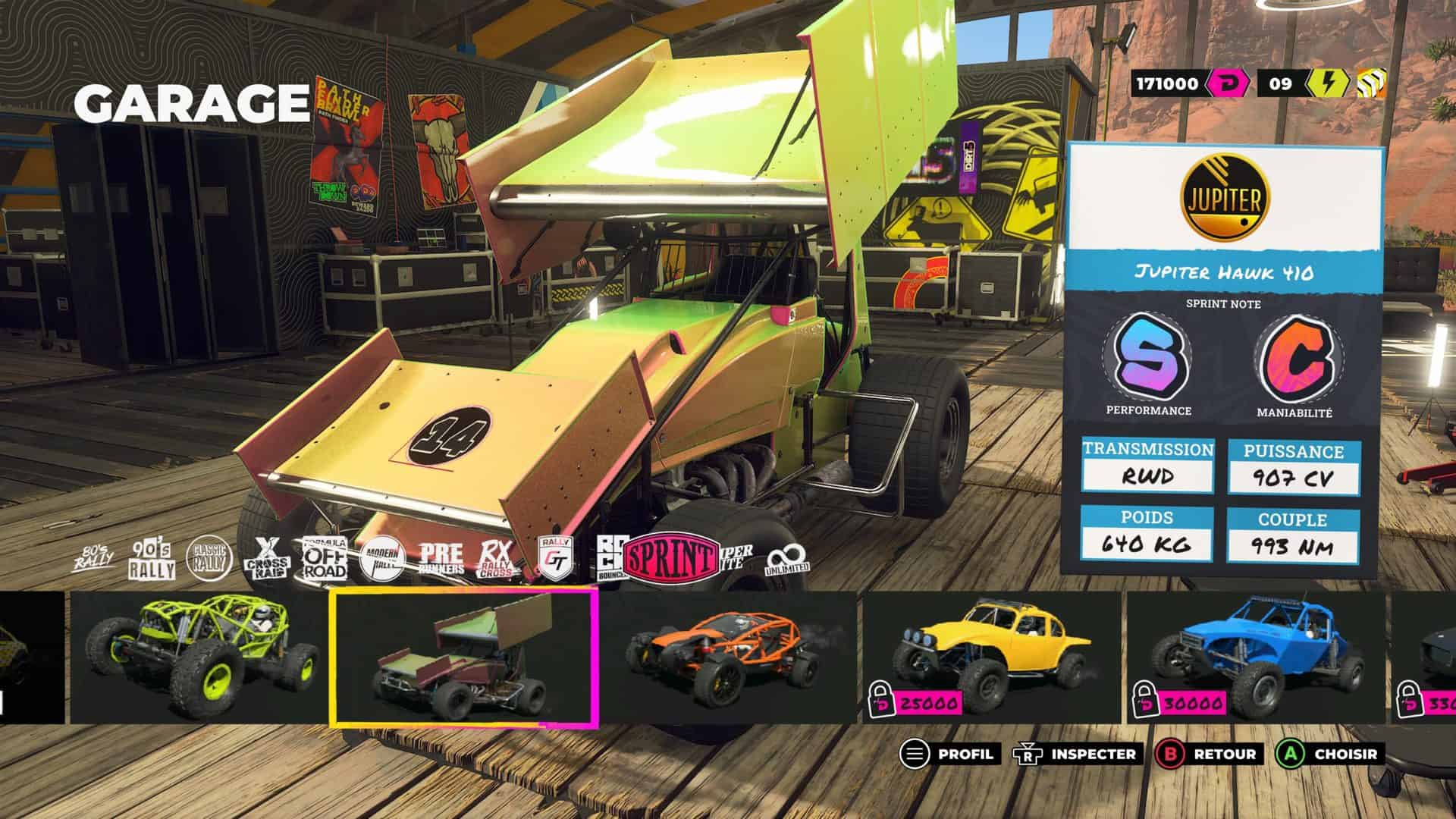Choose the Cross Raid category
1456x819 pixels.
pyautogui.click(x=267, y=560)
